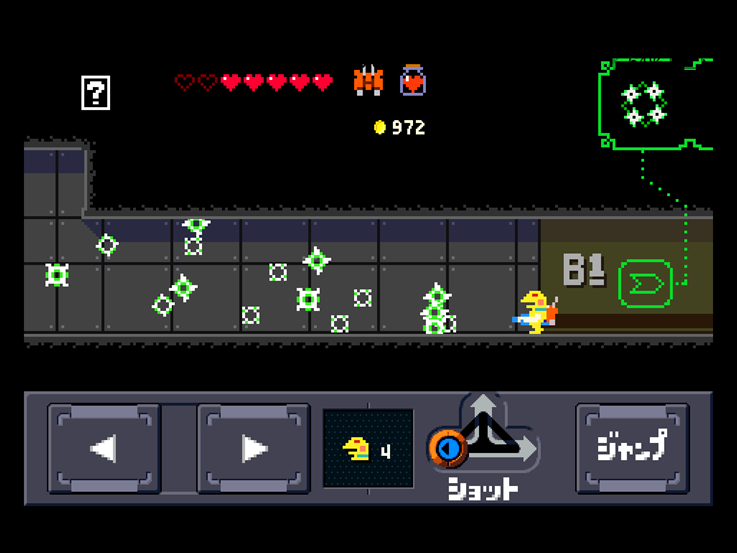
Task: Hit the ジャンプ jump button
Action: point(632,448)
